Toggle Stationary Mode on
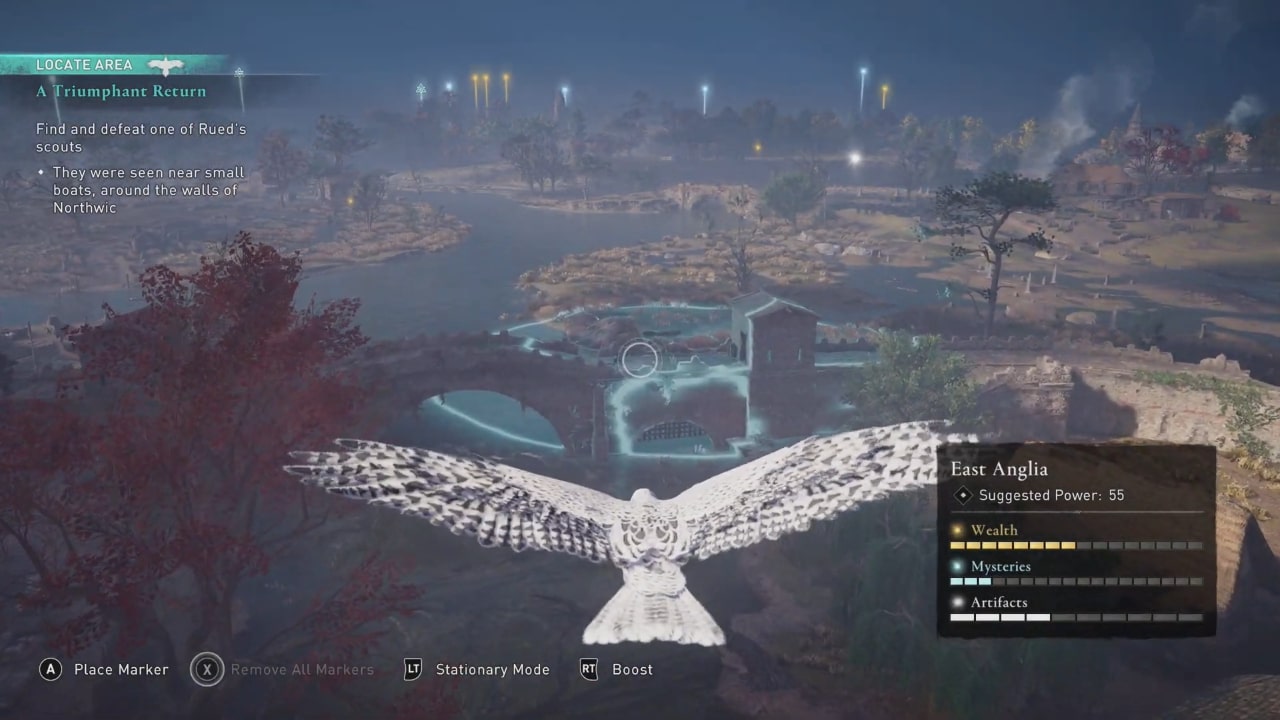This screenshot has height=720, width=1280. [x=492, y=669]
